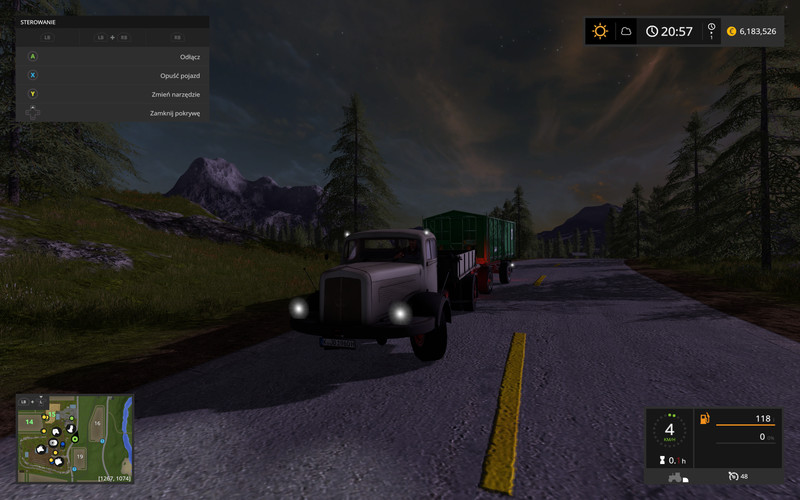800x500 pixels.
Task: Select the cloud forecast icon
Action: [626, 31]
